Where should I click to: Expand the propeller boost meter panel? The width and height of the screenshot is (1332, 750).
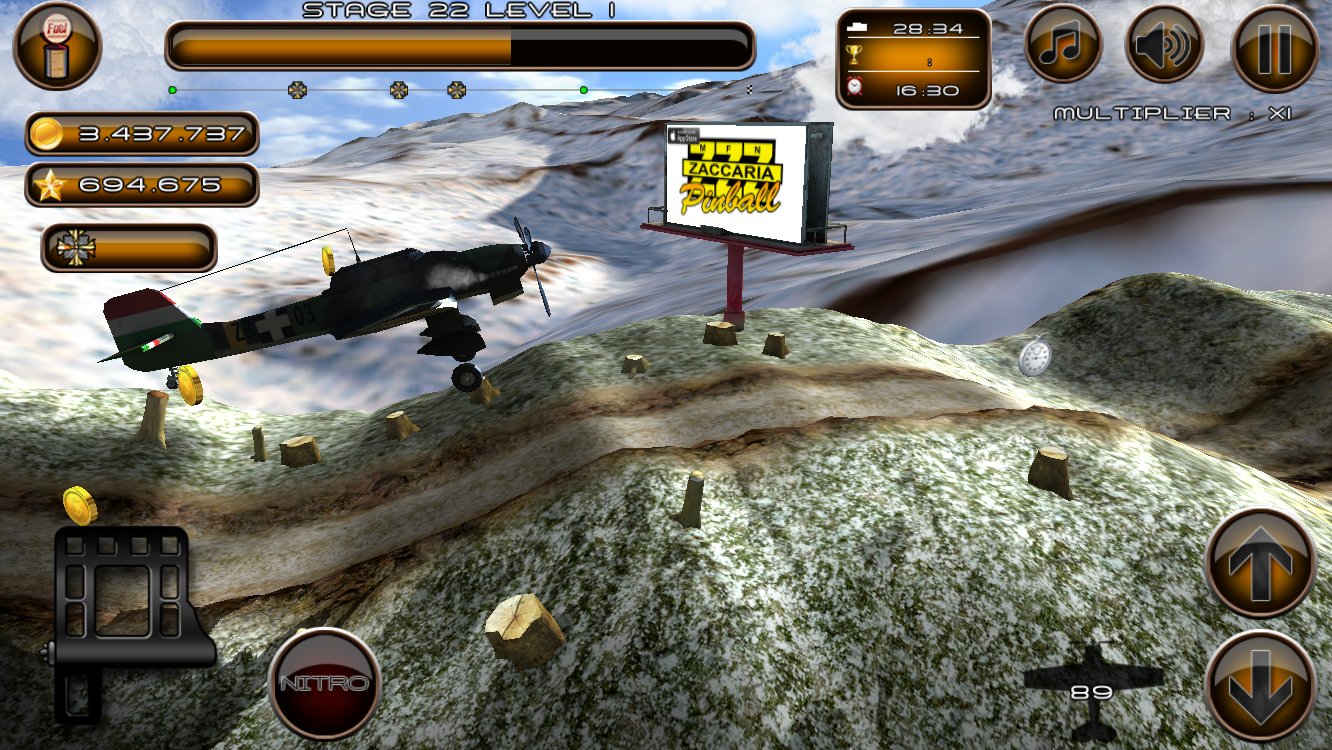(130, 246)
